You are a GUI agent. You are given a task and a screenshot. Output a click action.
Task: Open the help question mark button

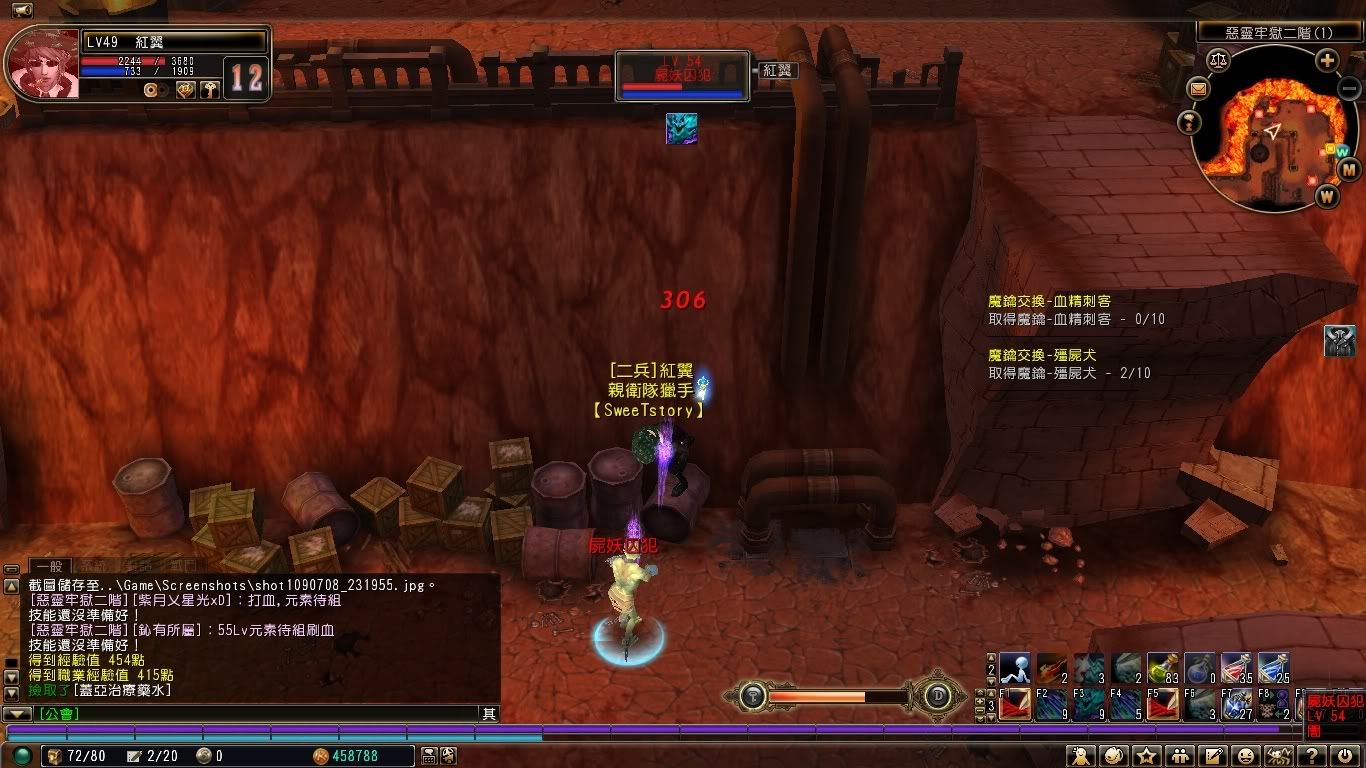coord(1312,756)
